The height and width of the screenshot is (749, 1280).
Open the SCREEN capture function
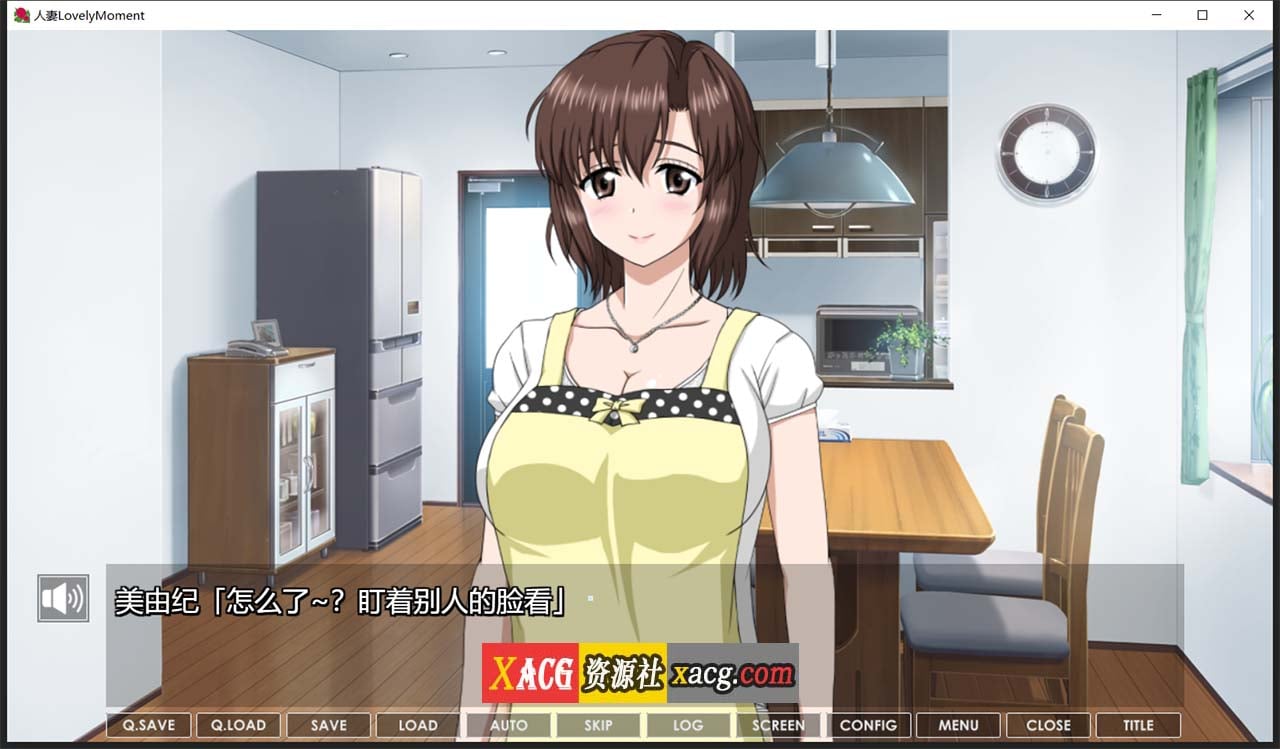coord(778,725)
